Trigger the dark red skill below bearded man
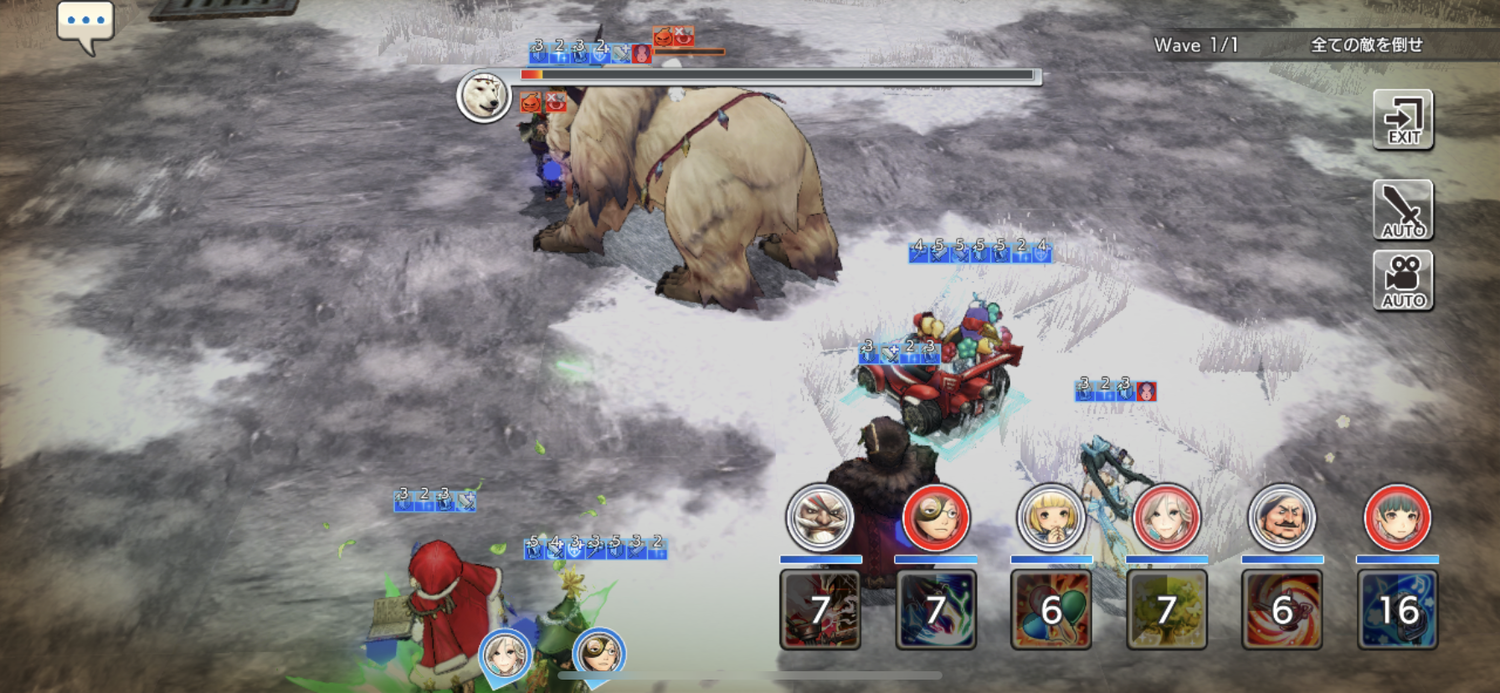Screen dimensions: 1500x693 [820, 609]
